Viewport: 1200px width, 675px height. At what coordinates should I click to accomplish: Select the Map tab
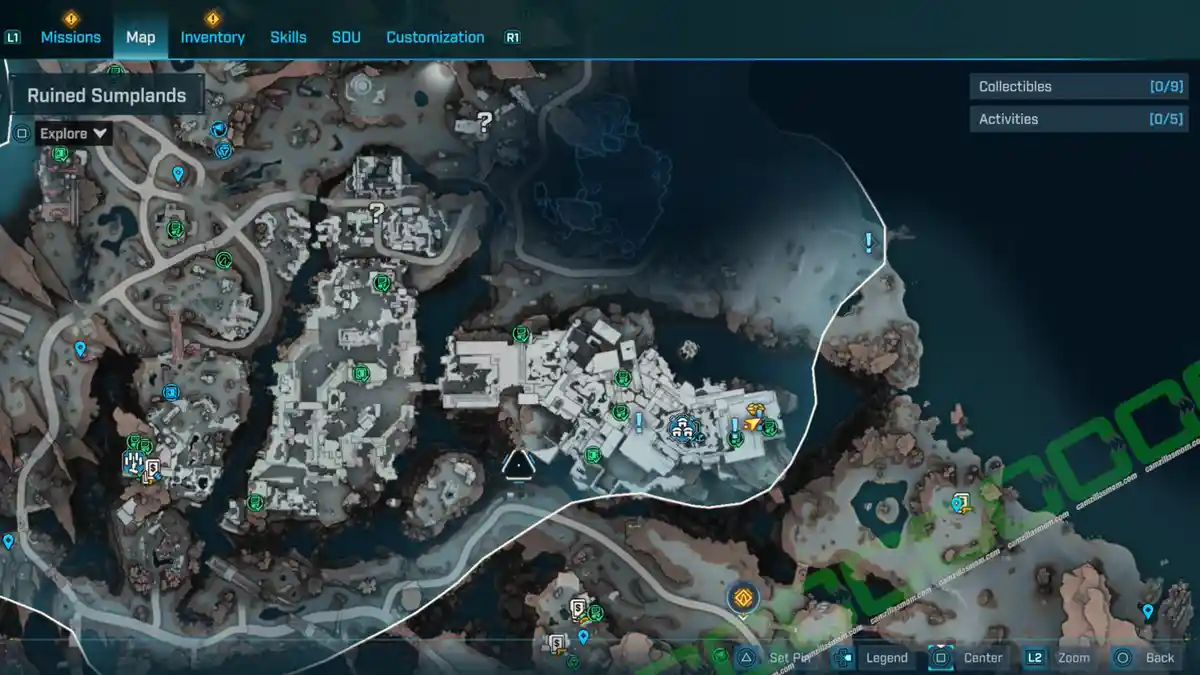[x=140, y=37]
